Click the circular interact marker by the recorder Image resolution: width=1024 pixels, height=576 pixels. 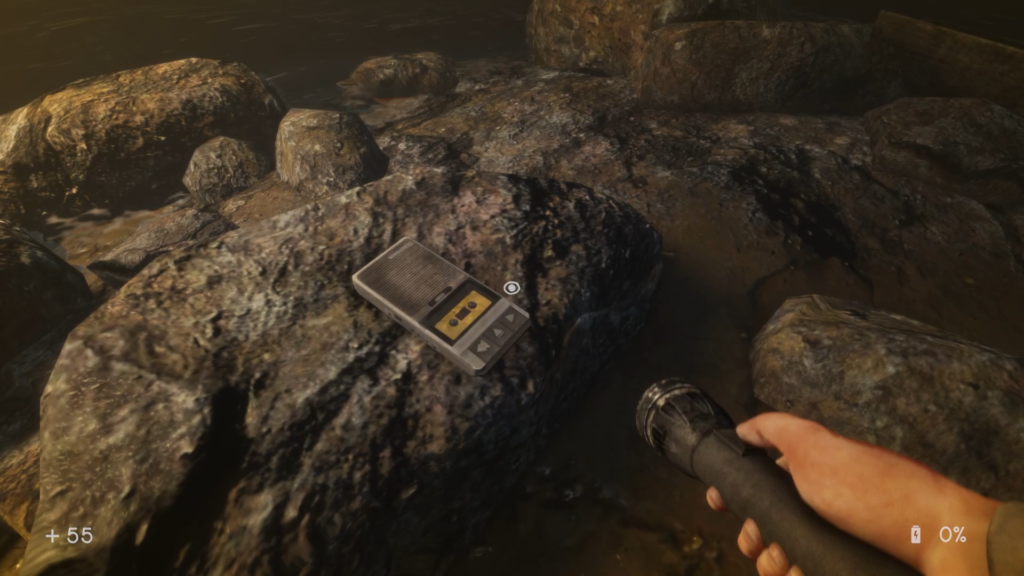tap(512, 288)
